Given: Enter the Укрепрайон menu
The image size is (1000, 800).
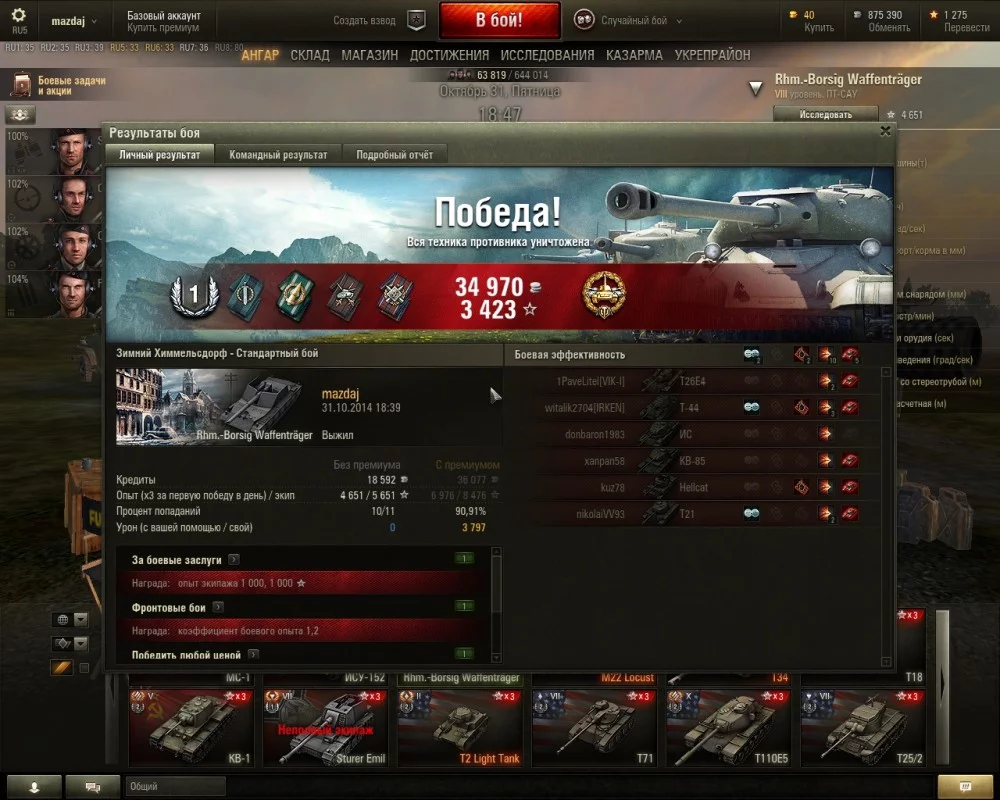Looking at the screenshot, I should [x=712, y=55].
